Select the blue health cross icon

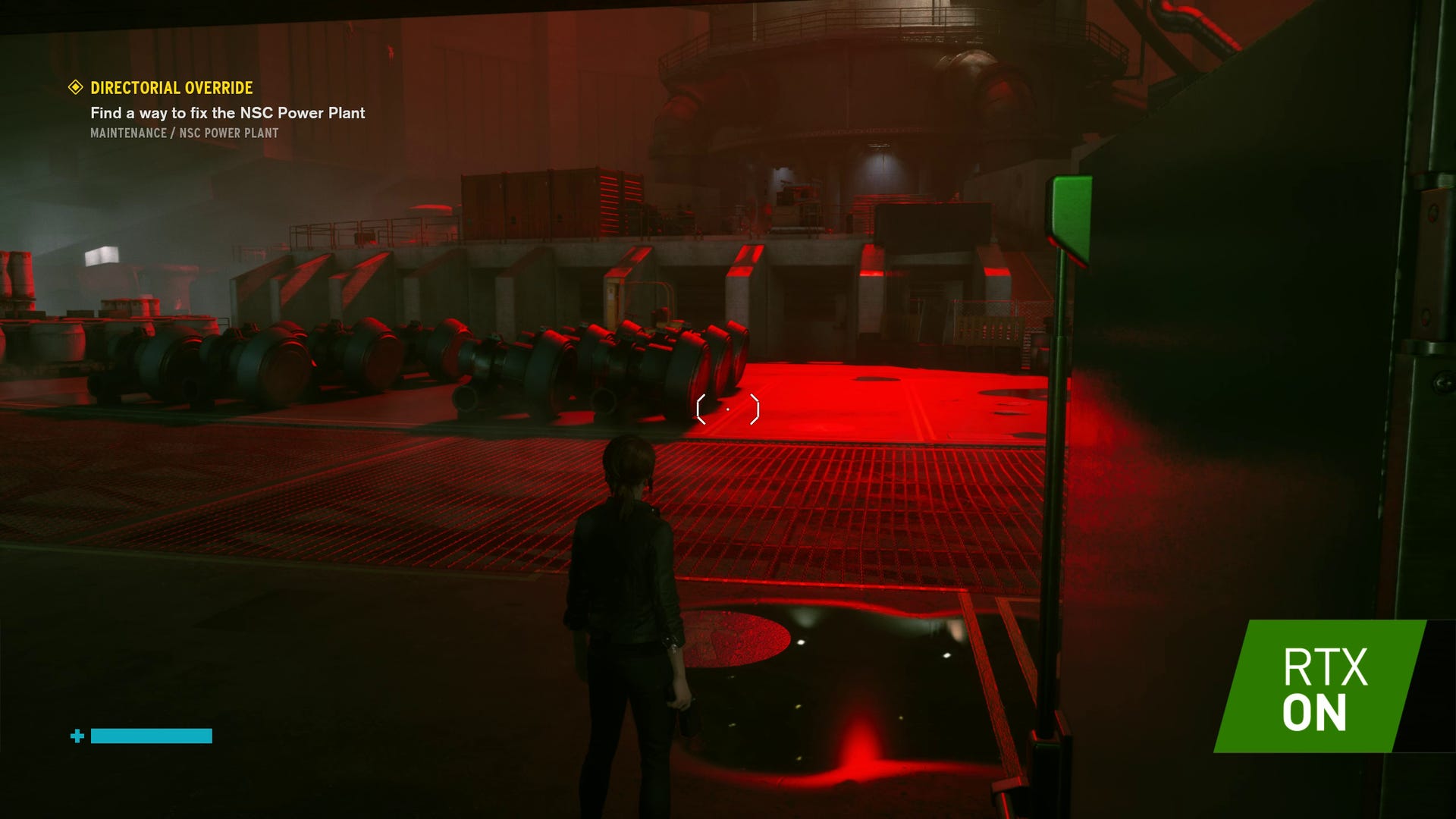pyautogui.click(x=77, y=734)
